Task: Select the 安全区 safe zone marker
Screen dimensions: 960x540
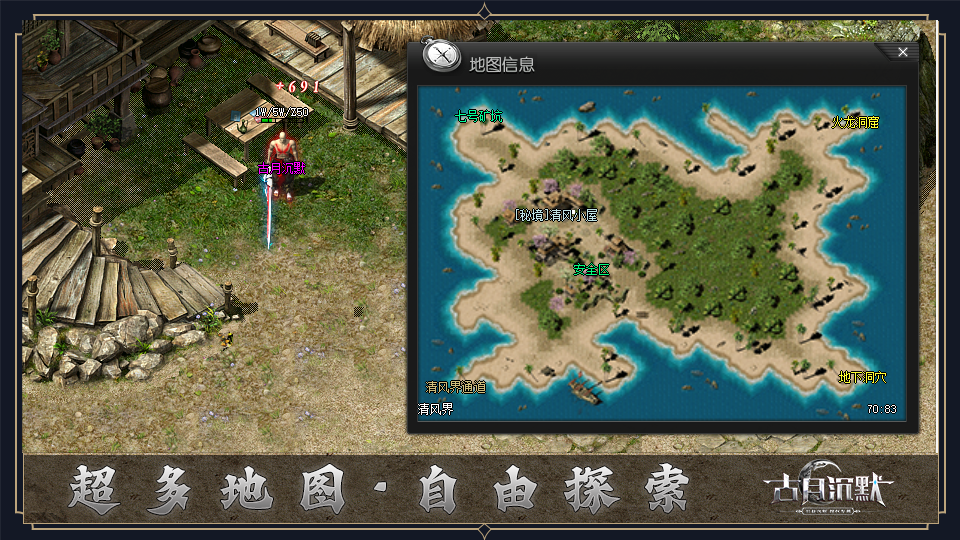Action: tap(591, 269)
